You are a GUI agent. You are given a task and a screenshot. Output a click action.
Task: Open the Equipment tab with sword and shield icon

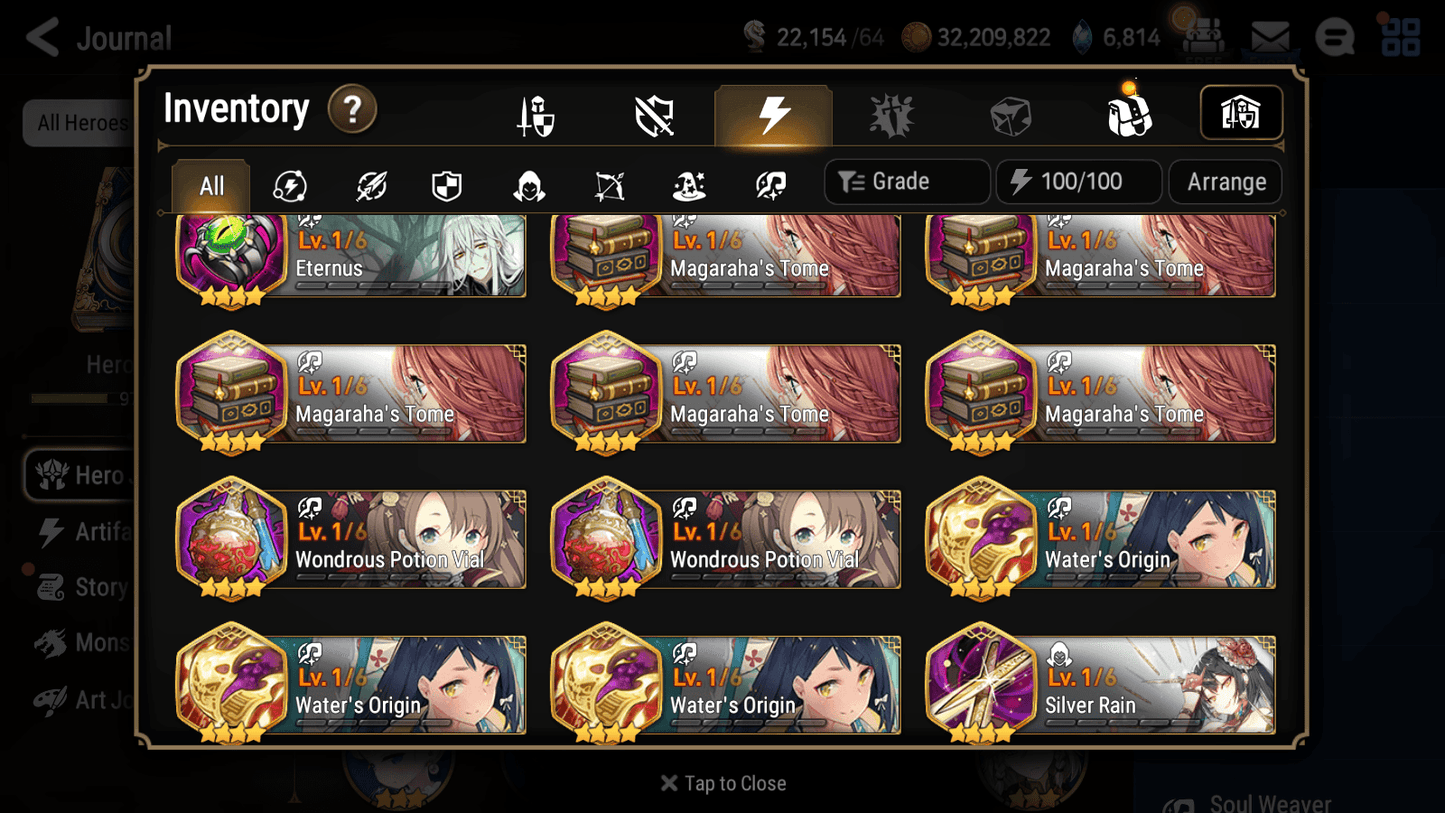click(x=536, y=113)
